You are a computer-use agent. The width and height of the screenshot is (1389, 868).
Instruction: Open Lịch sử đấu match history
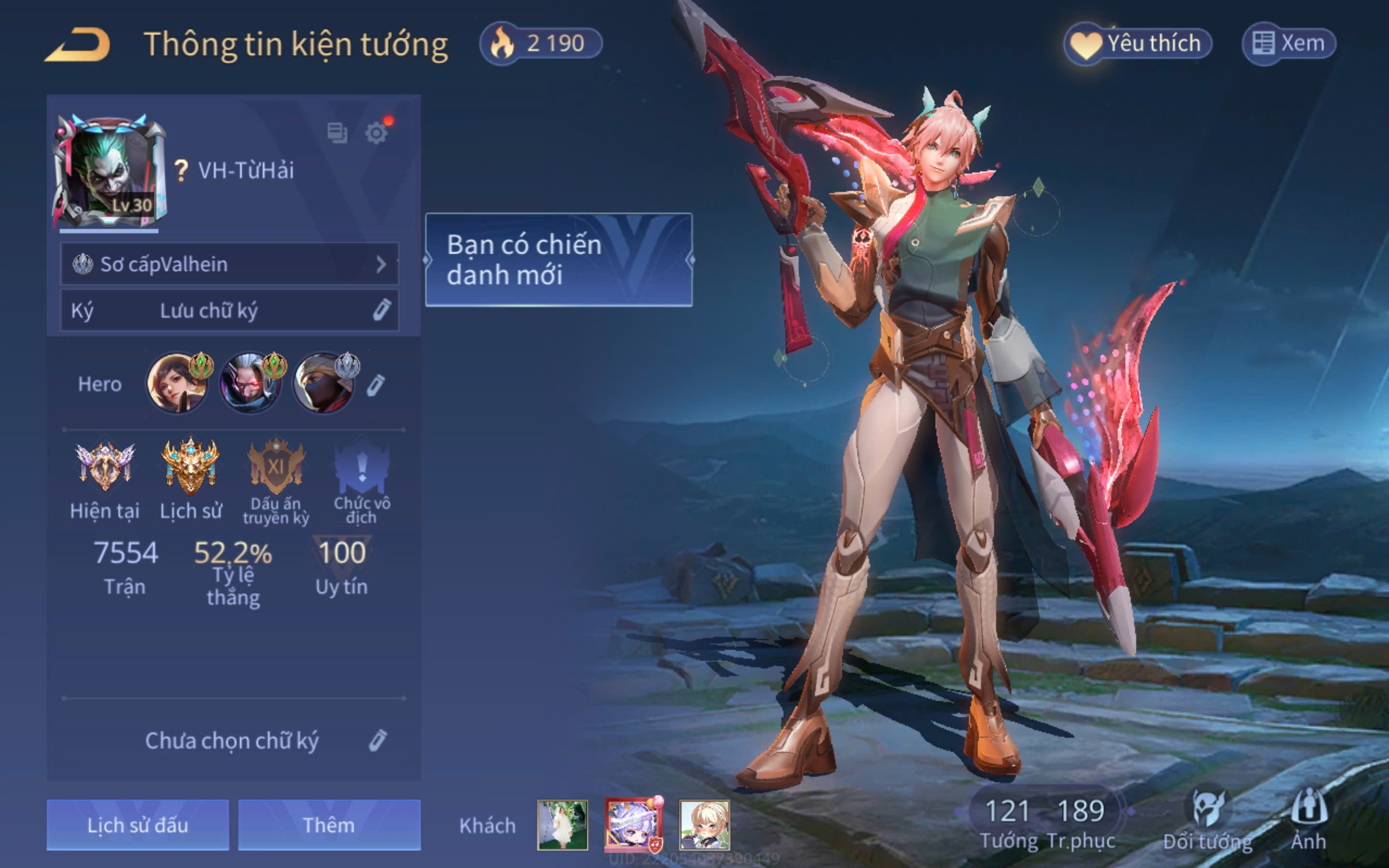pos(138,825)
